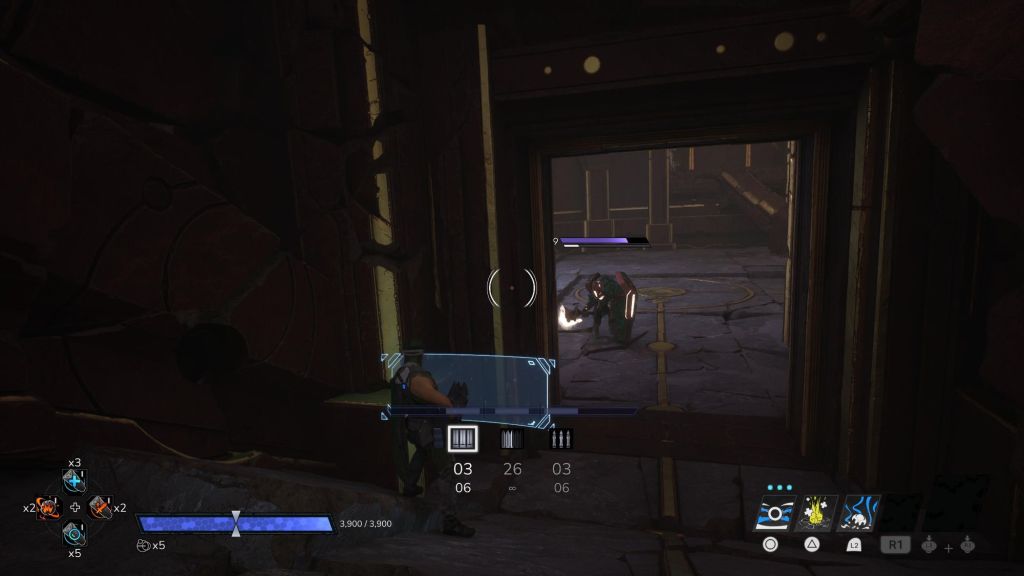Select the orange sword consumable icon
The image size is (1024, 576).
point(101,508)
